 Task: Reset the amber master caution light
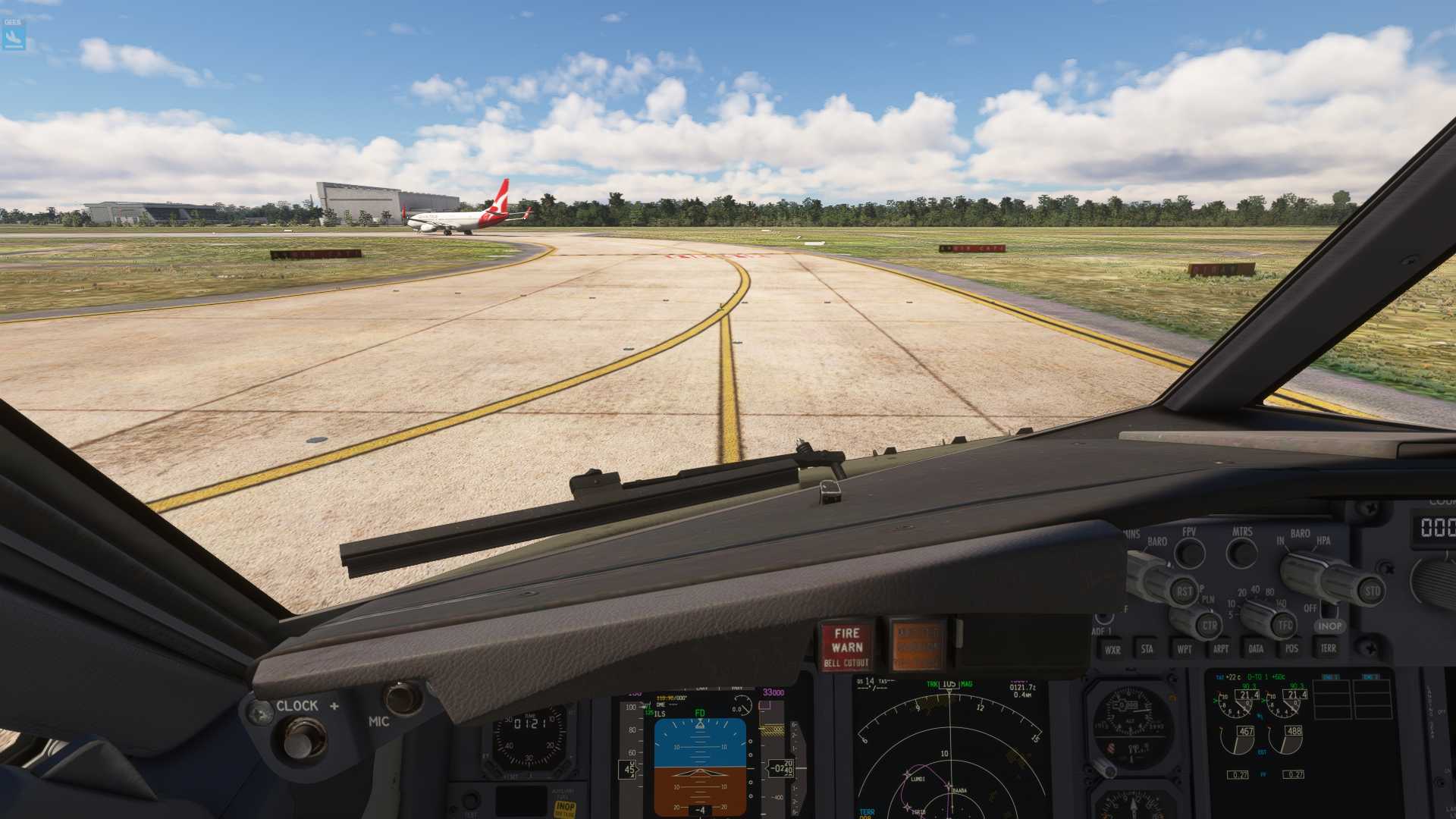point(918,645)
